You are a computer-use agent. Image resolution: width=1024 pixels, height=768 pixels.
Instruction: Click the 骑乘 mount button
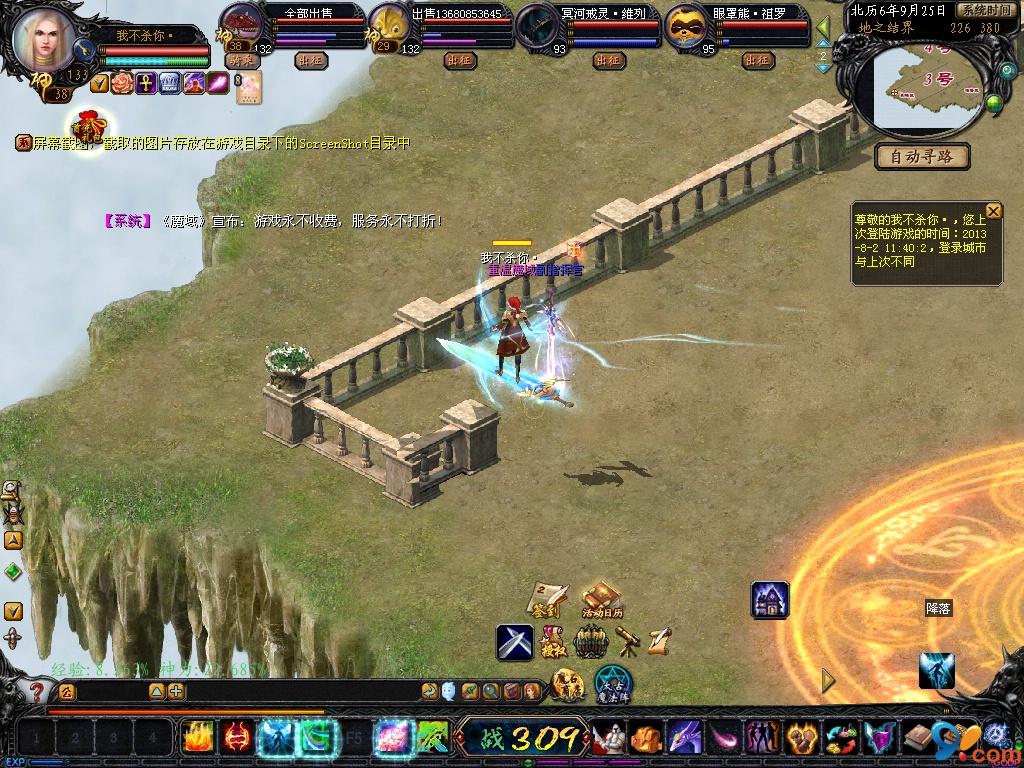click(242, 60)
